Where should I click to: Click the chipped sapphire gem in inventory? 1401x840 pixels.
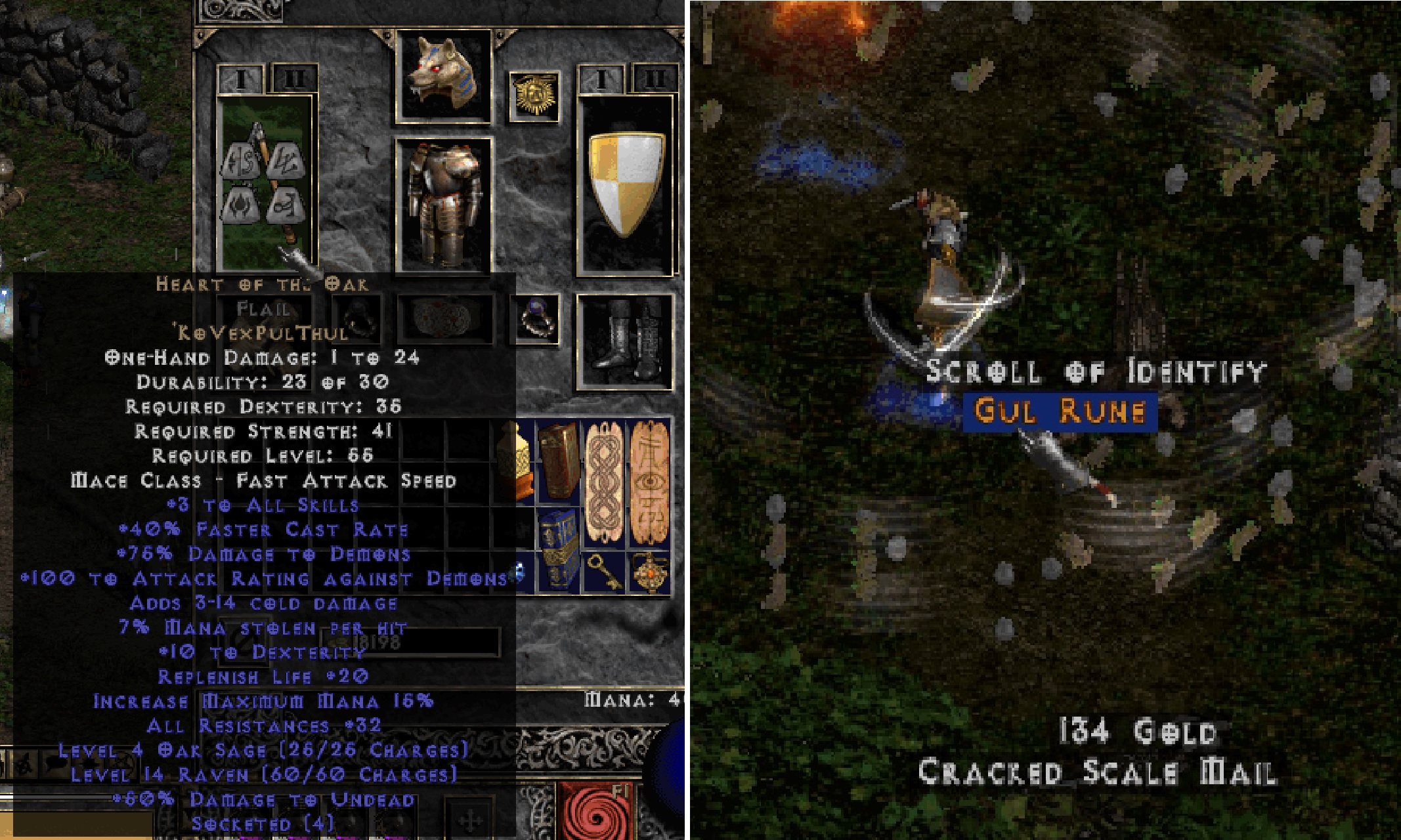(517, 575)
